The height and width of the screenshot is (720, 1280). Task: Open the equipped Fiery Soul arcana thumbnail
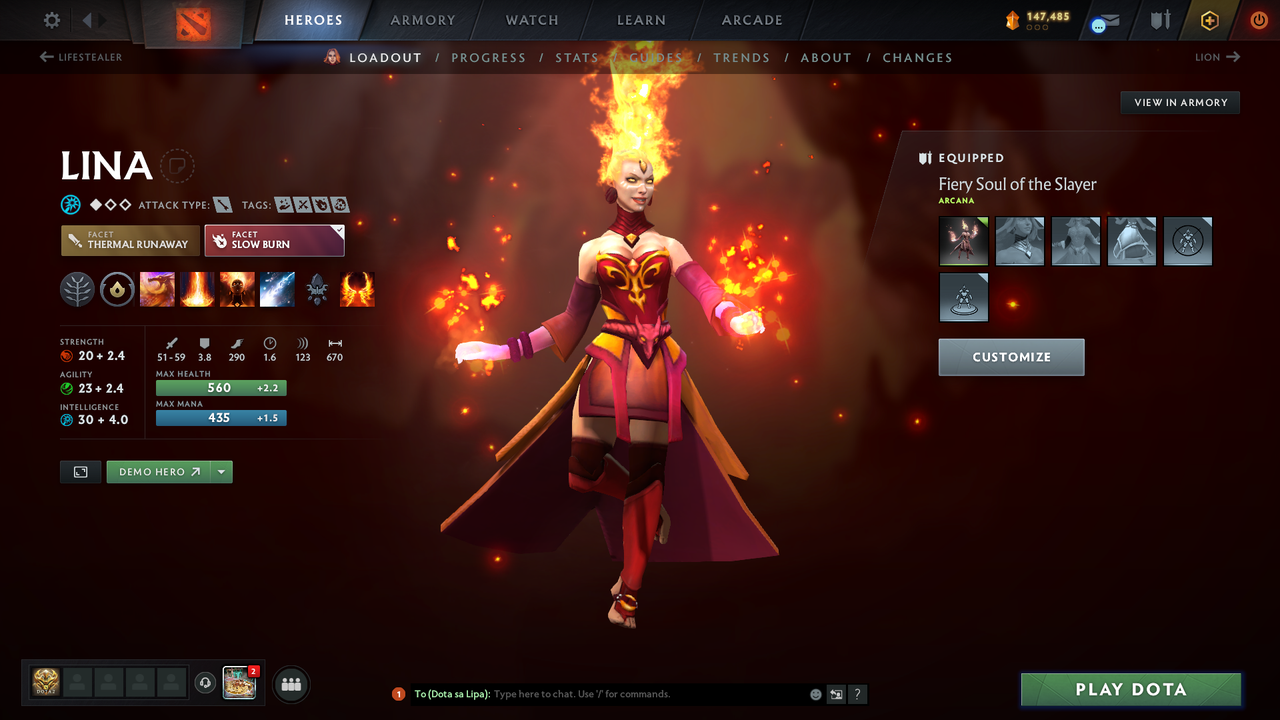[x=963, y=241]
